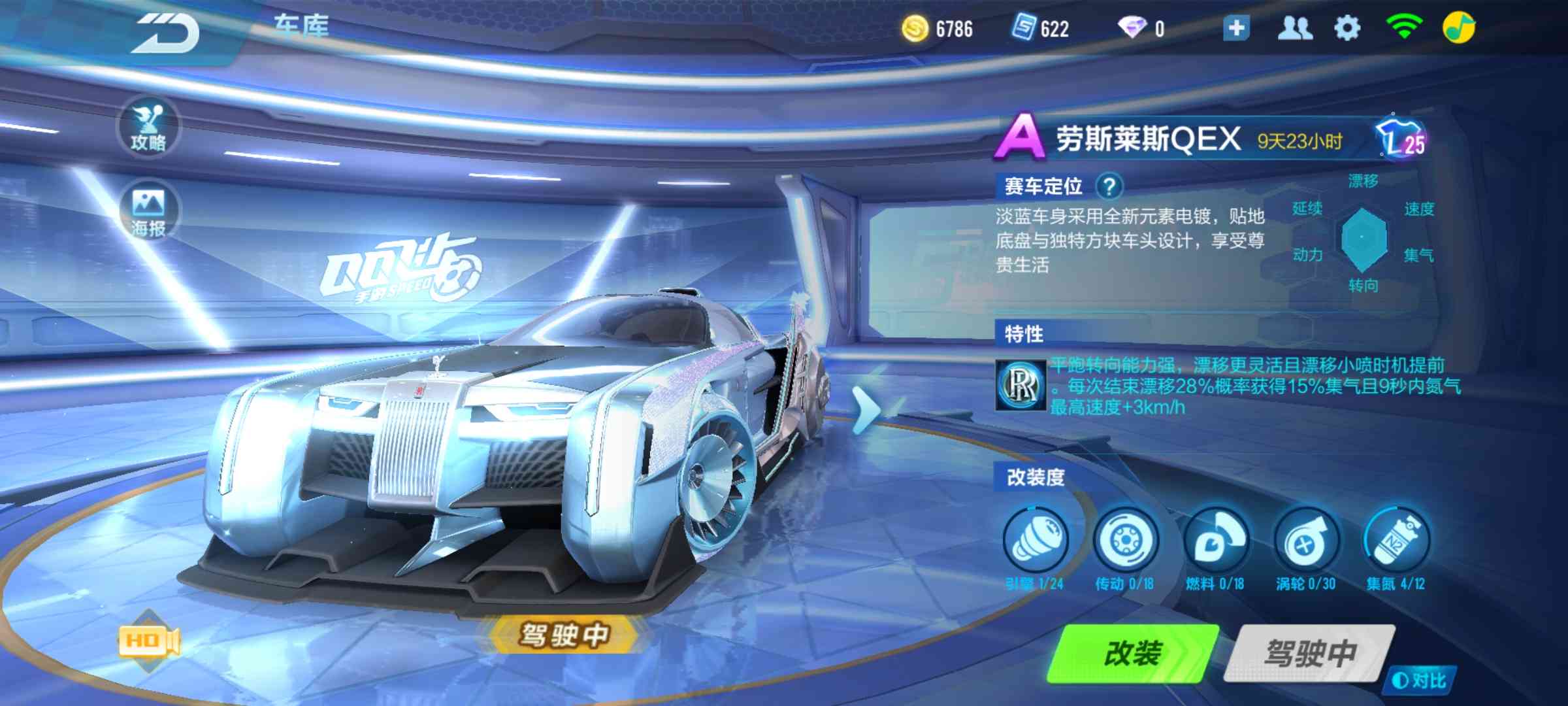Add currency with the plus button
The image size is (1568, 706).
1235,29
